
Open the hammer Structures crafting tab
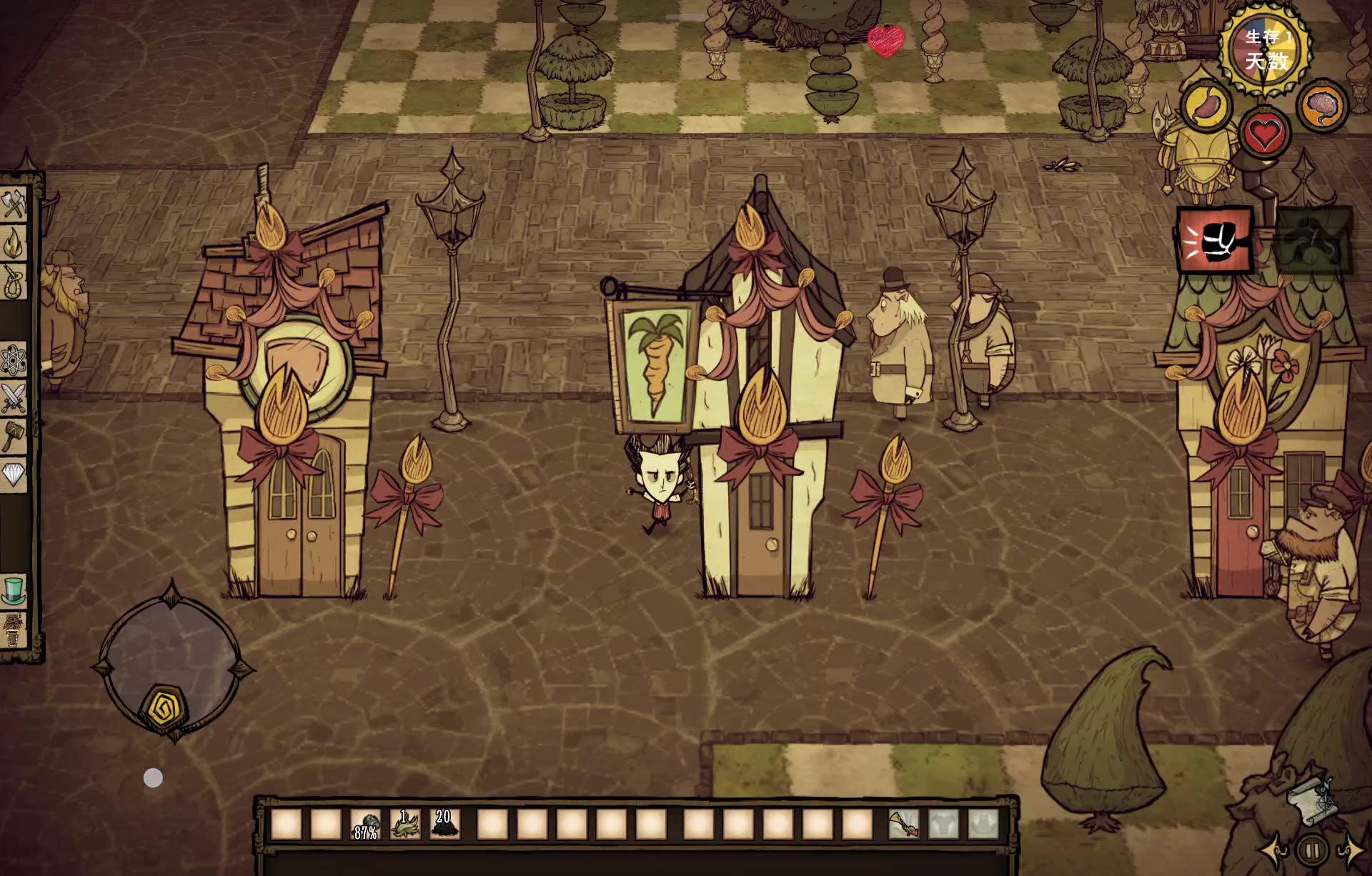14,436
